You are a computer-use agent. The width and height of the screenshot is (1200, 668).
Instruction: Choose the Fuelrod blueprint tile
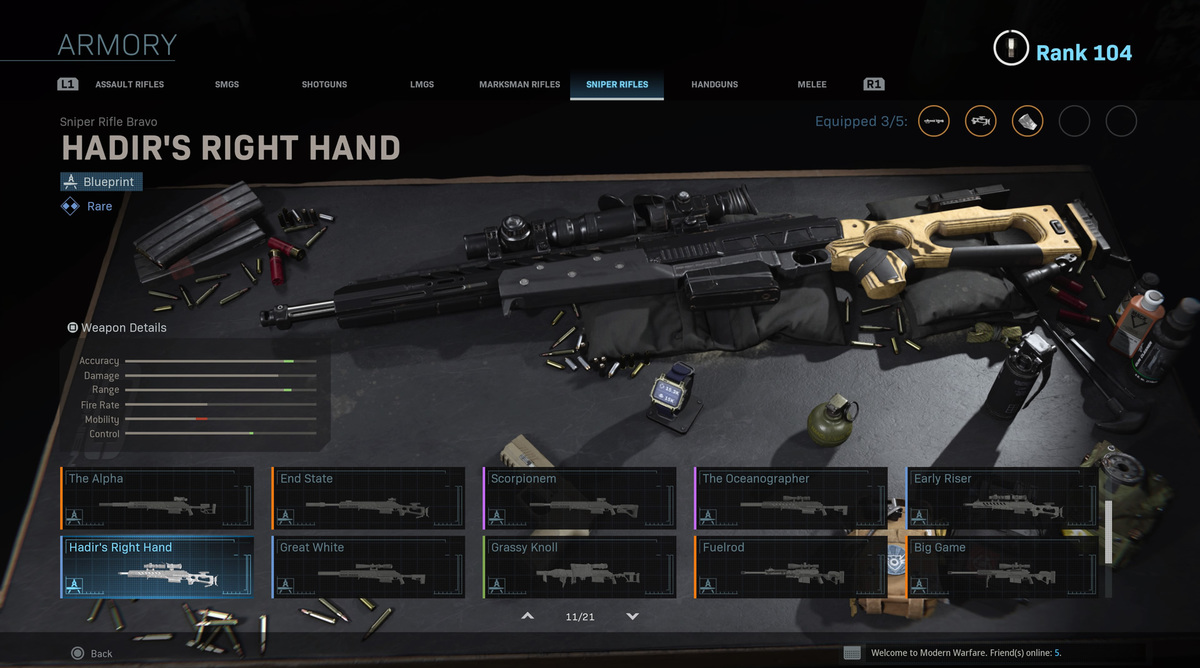(x=791, y=567)
